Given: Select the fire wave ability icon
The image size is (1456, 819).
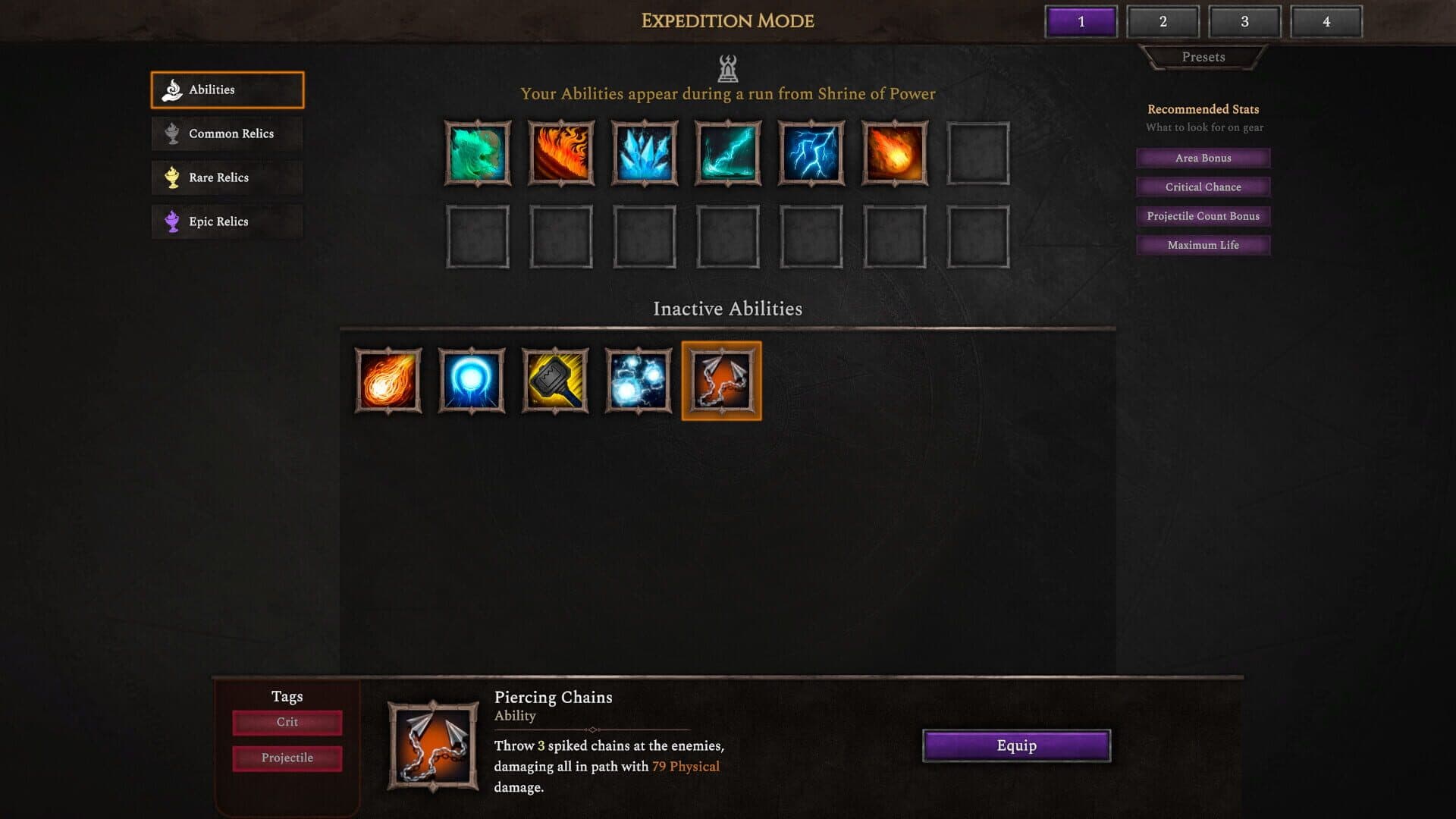Looking at the screenshot, I should coord(560,154).
